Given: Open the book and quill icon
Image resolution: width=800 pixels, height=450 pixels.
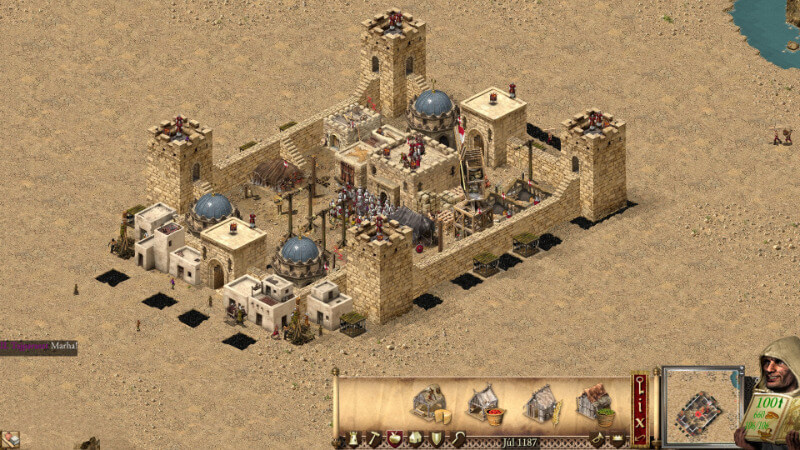Looking at the screenshot, I should (x=10, y=439).
